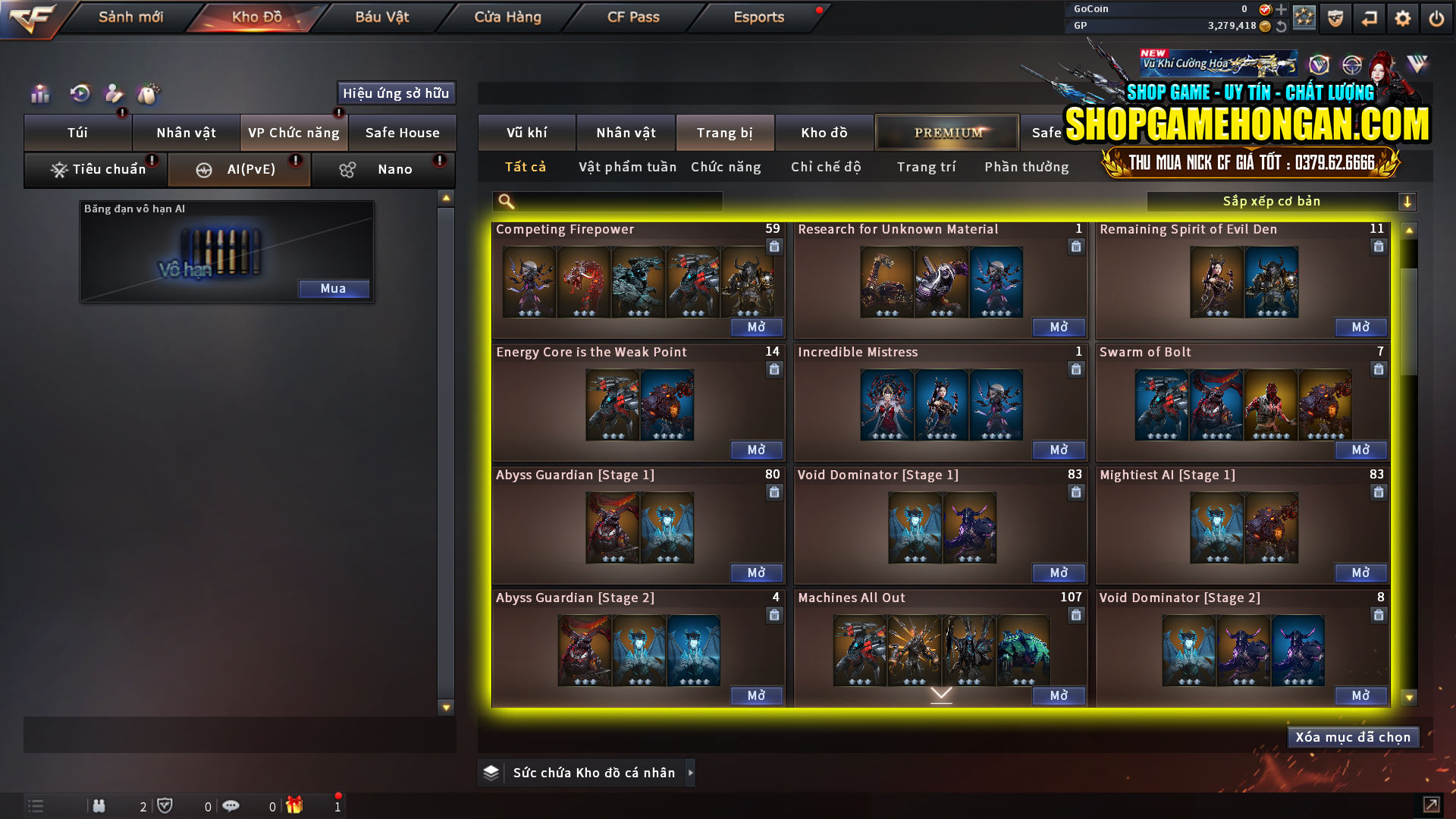The height and width of the screenshot is (819, 1456).
Task: Open the settings gear in top-right corner
Action: (1404, 17)
